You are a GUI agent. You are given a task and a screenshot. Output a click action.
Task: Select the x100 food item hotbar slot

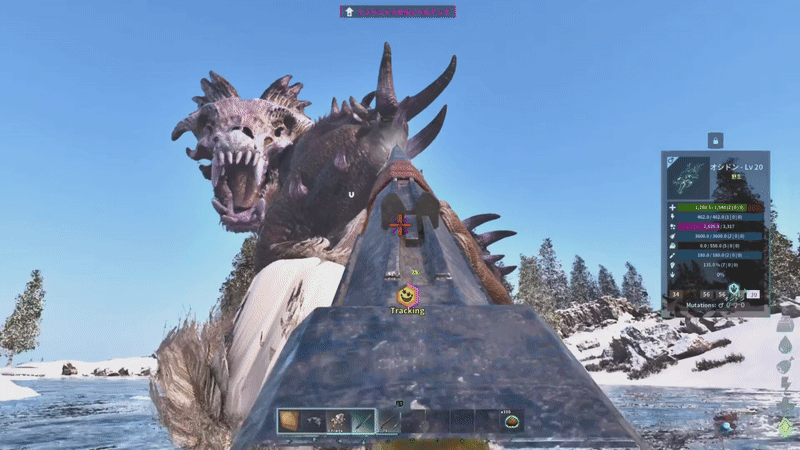(511, 421)
